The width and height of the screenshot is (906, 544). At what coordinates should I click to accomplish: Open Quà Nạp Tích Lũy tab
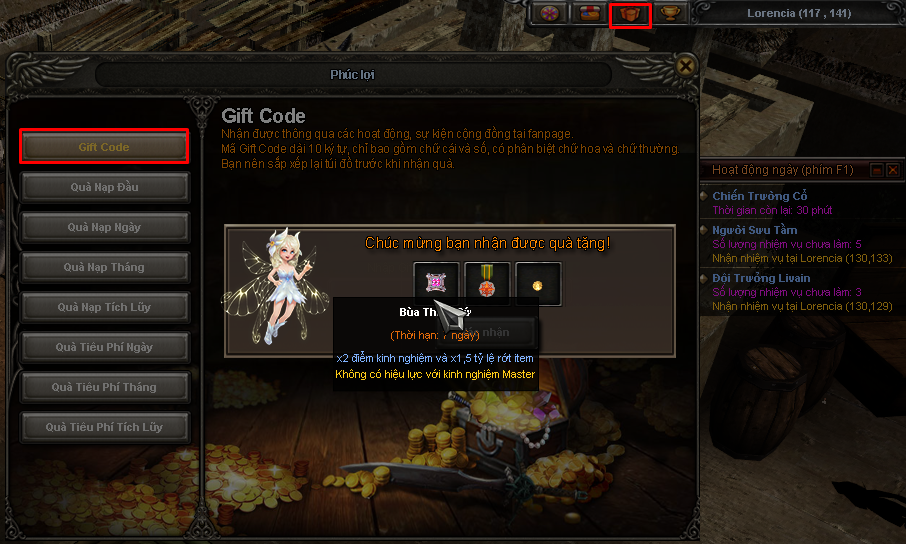coord(104,307)
